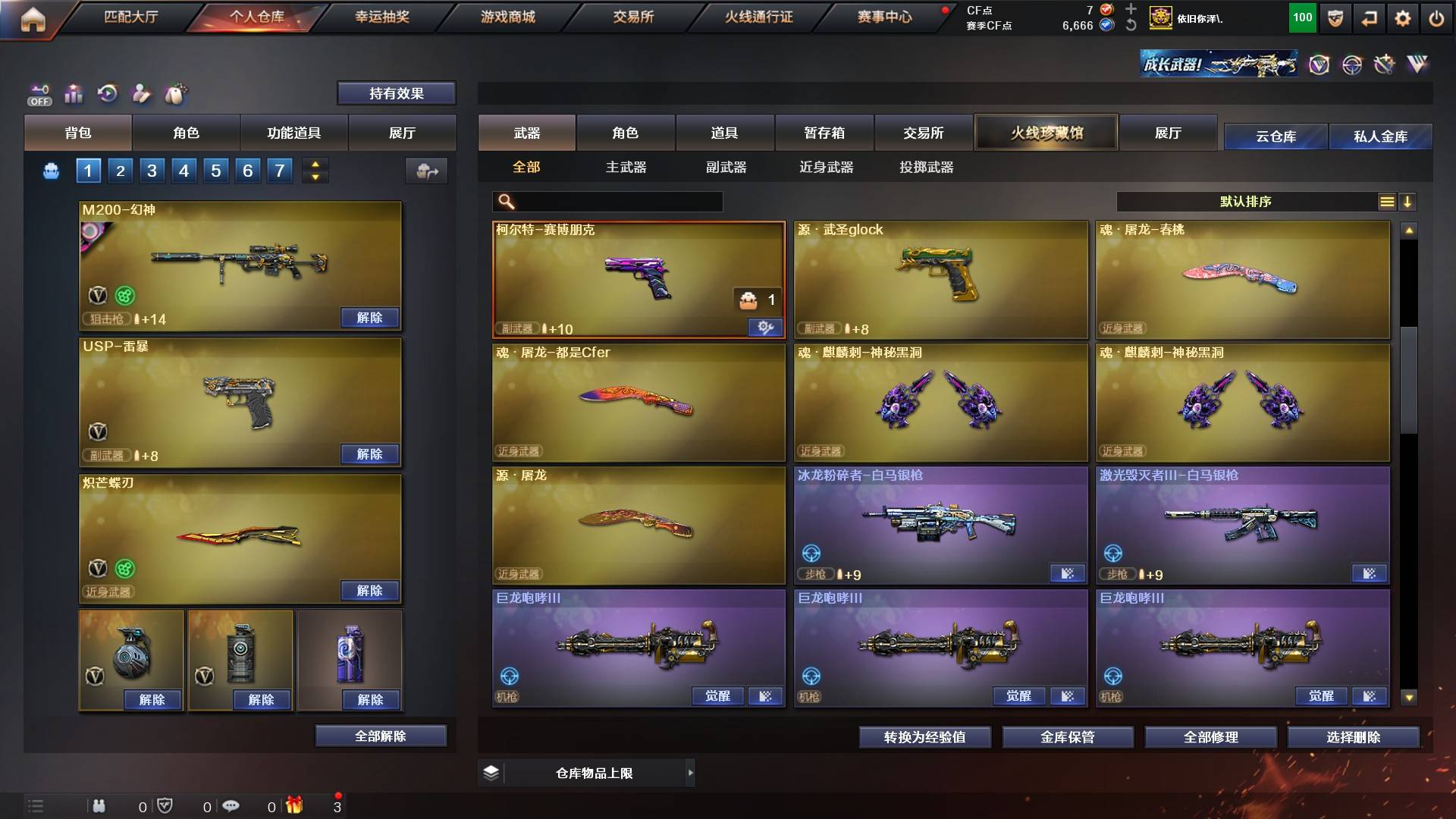The image size is (1456, 819).
Task: Click the mouse pet icon in backpack toolbar
Action: coord(174,94)
